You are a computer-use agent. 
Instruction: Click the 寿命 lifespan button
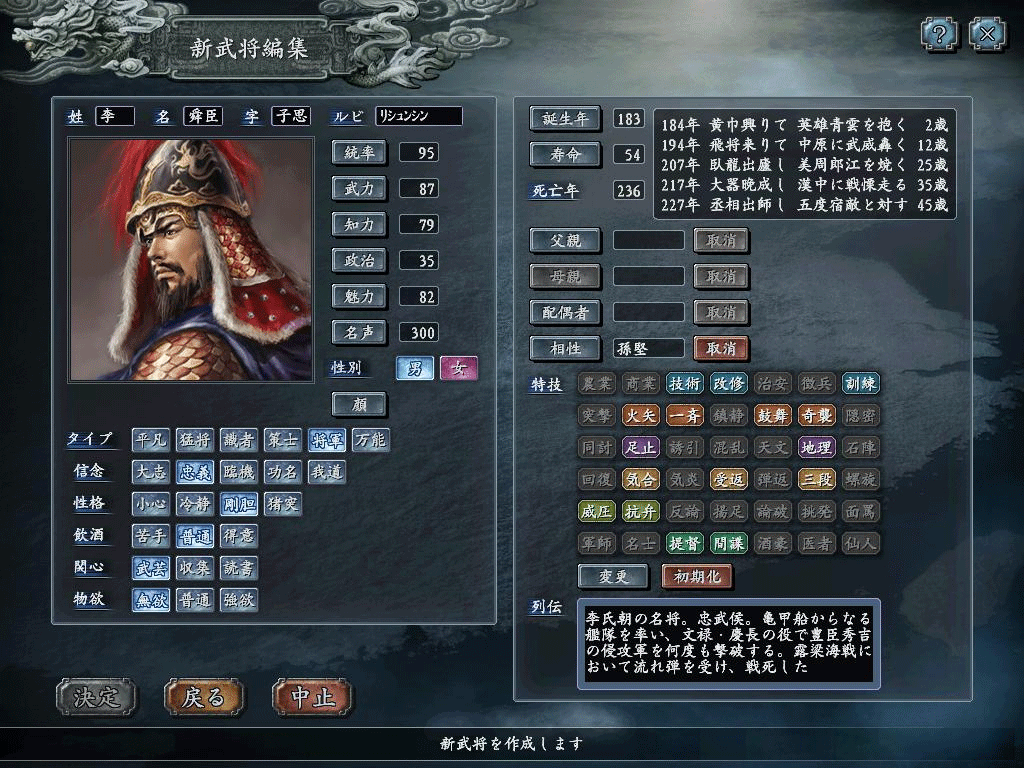[565, 154]
